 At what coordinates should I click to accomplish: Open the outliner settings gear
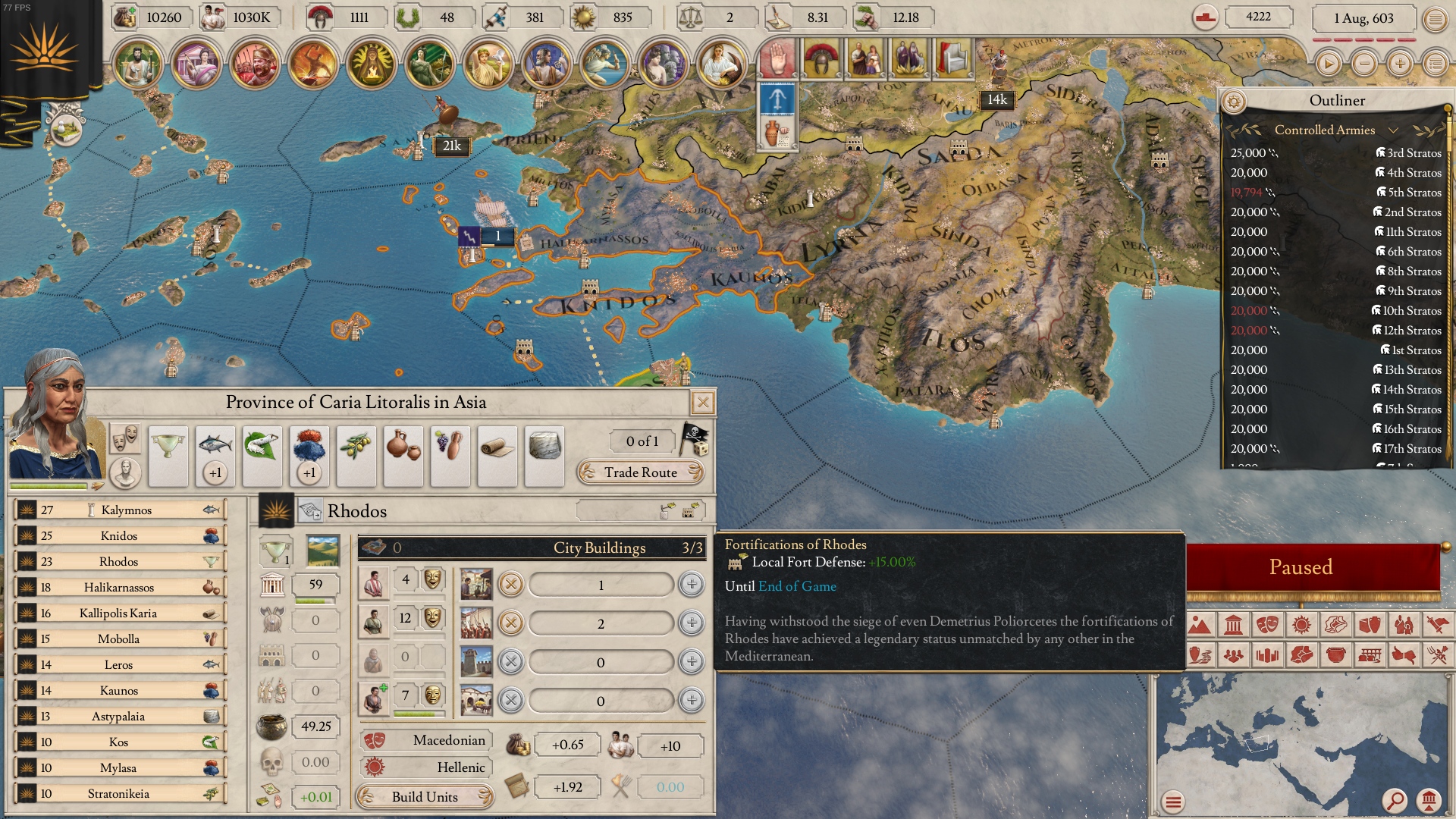(1234, 101)
